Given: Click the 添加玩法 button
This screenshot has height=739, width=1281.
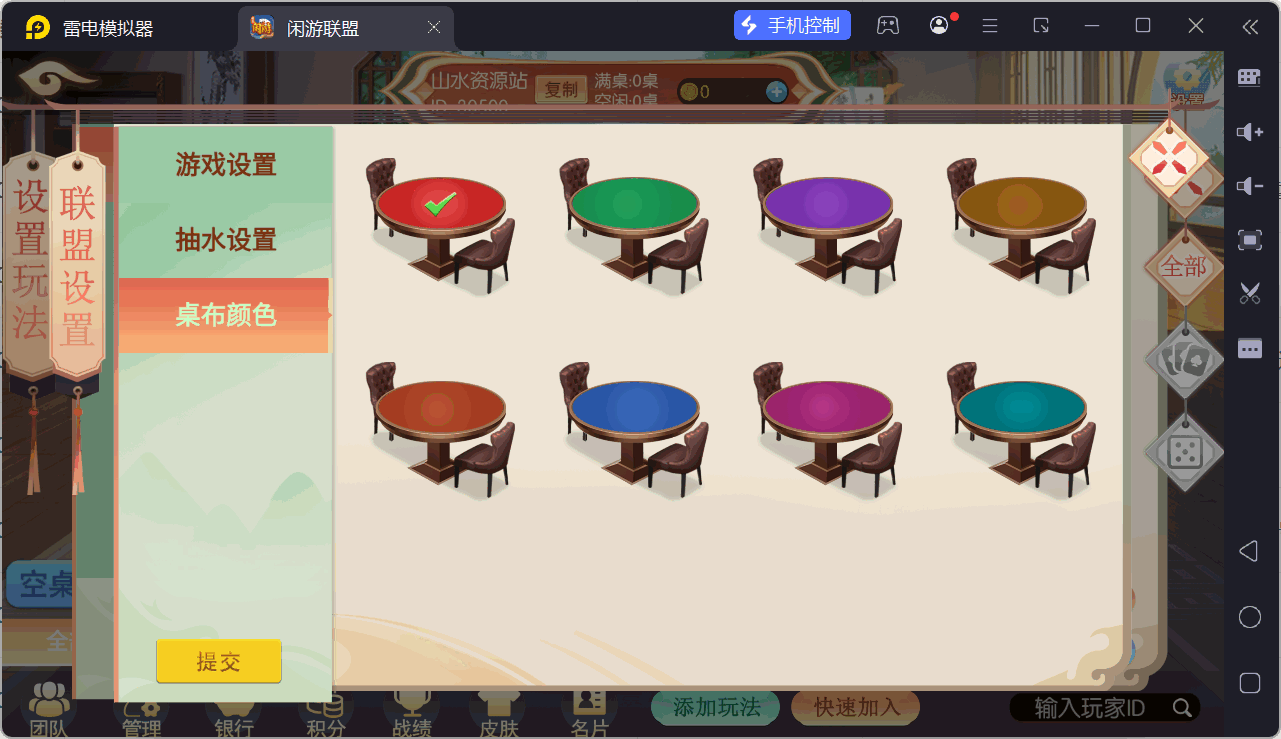Looking at the screenshot, I should point(715,706).
